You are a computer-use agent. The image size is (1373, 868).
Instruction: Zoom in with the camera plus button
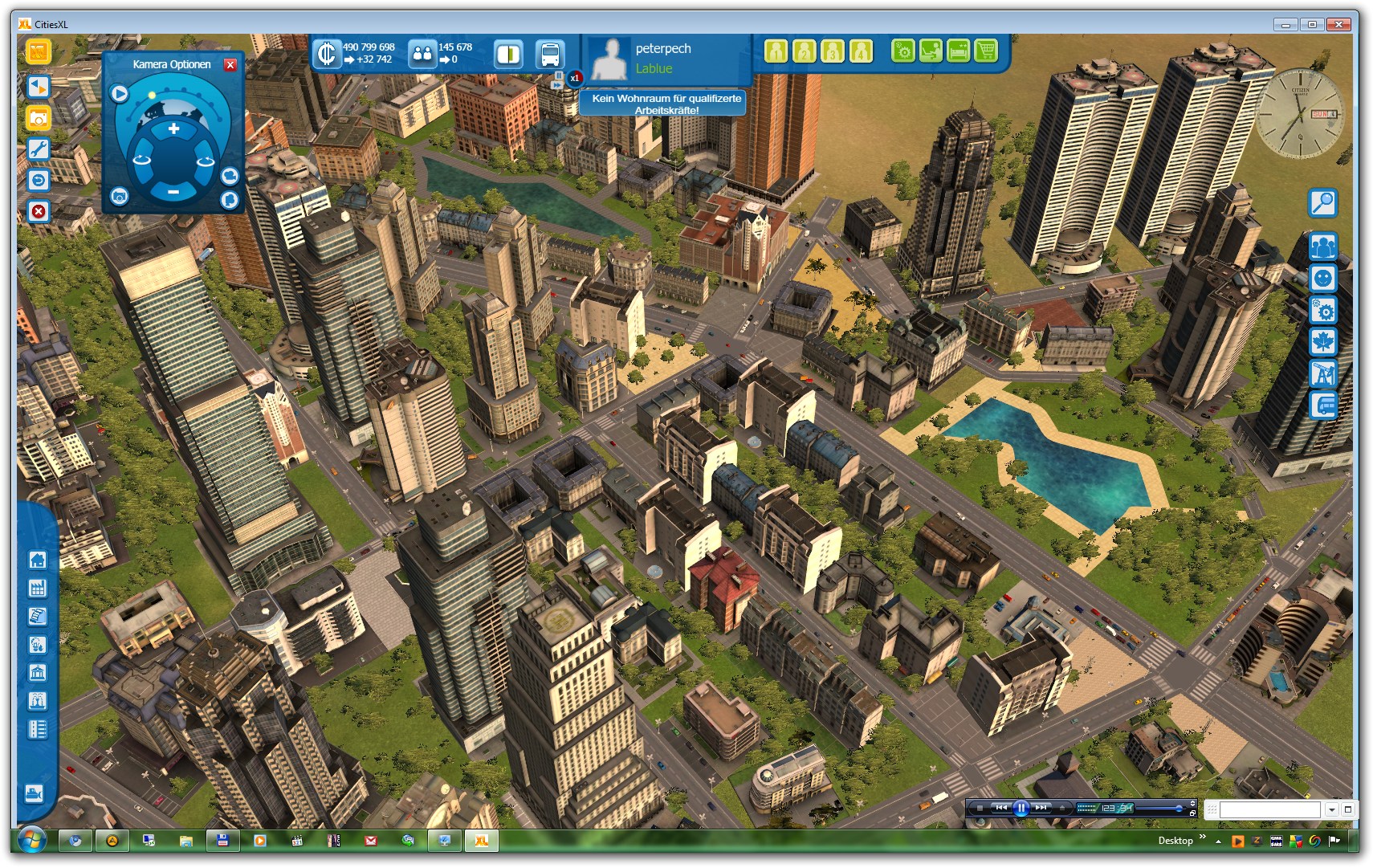point(173,129)
